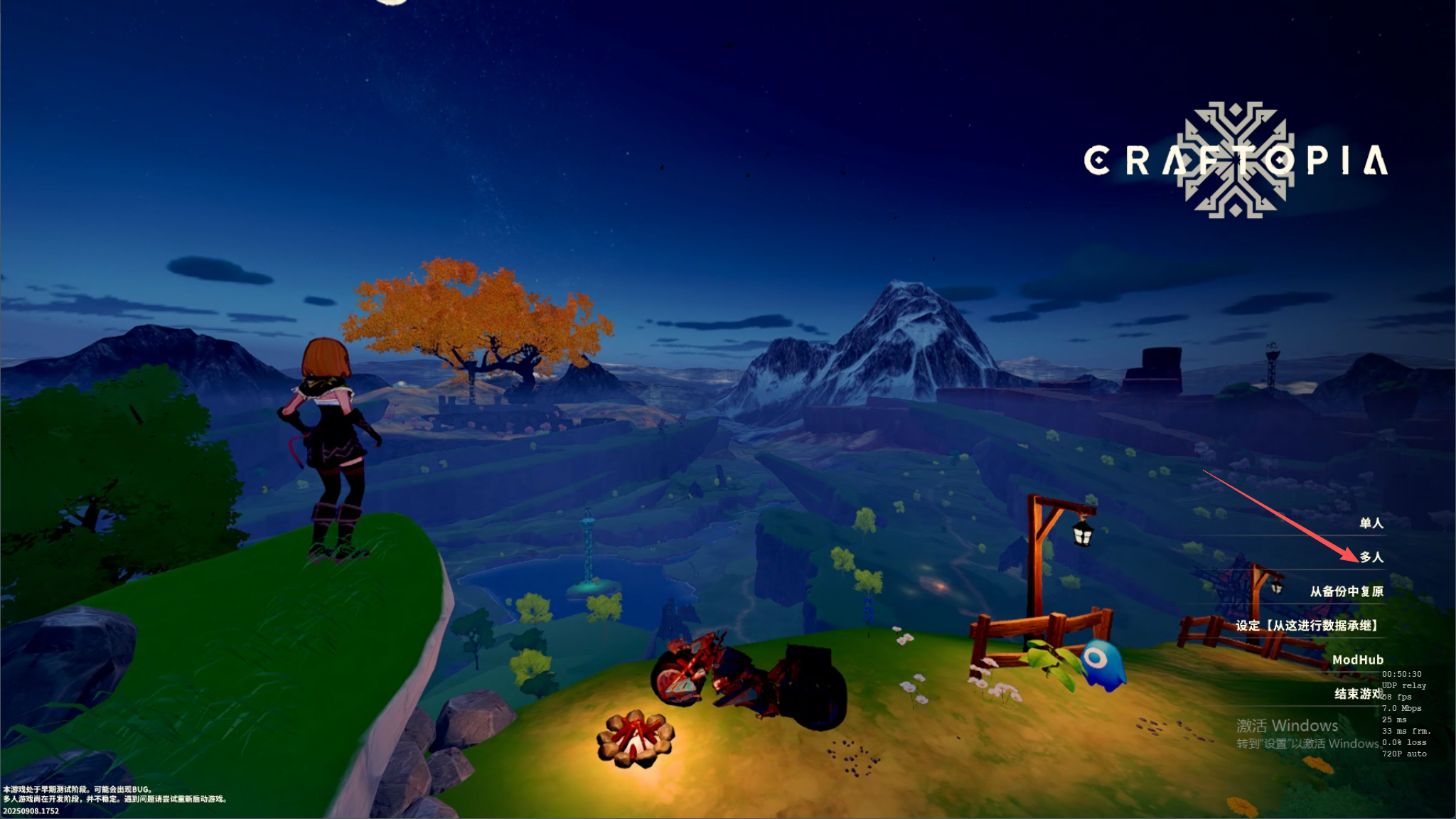Open the ModHub entry
This screenshot has height=819, width=1456.
[1357, 660]
